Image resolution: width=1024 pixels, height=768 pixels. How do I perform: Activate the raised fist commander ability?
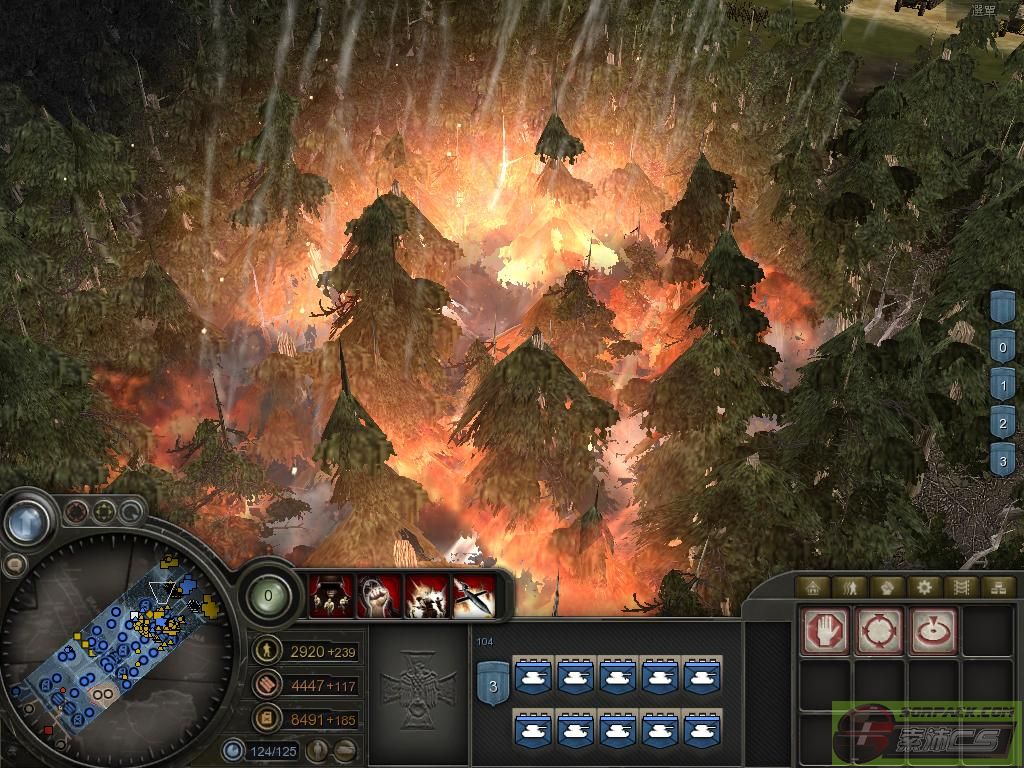[x=378, y=597]
